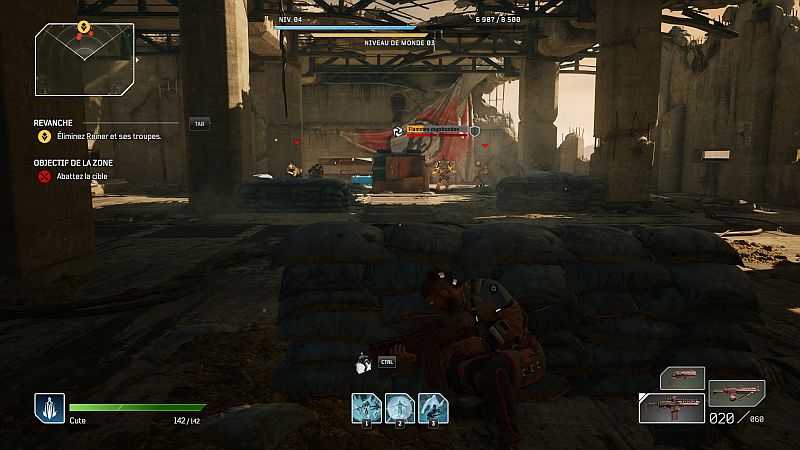Activate the third skill icon
The width and height of the screenshot is (800, 450).
click(433, 408)
